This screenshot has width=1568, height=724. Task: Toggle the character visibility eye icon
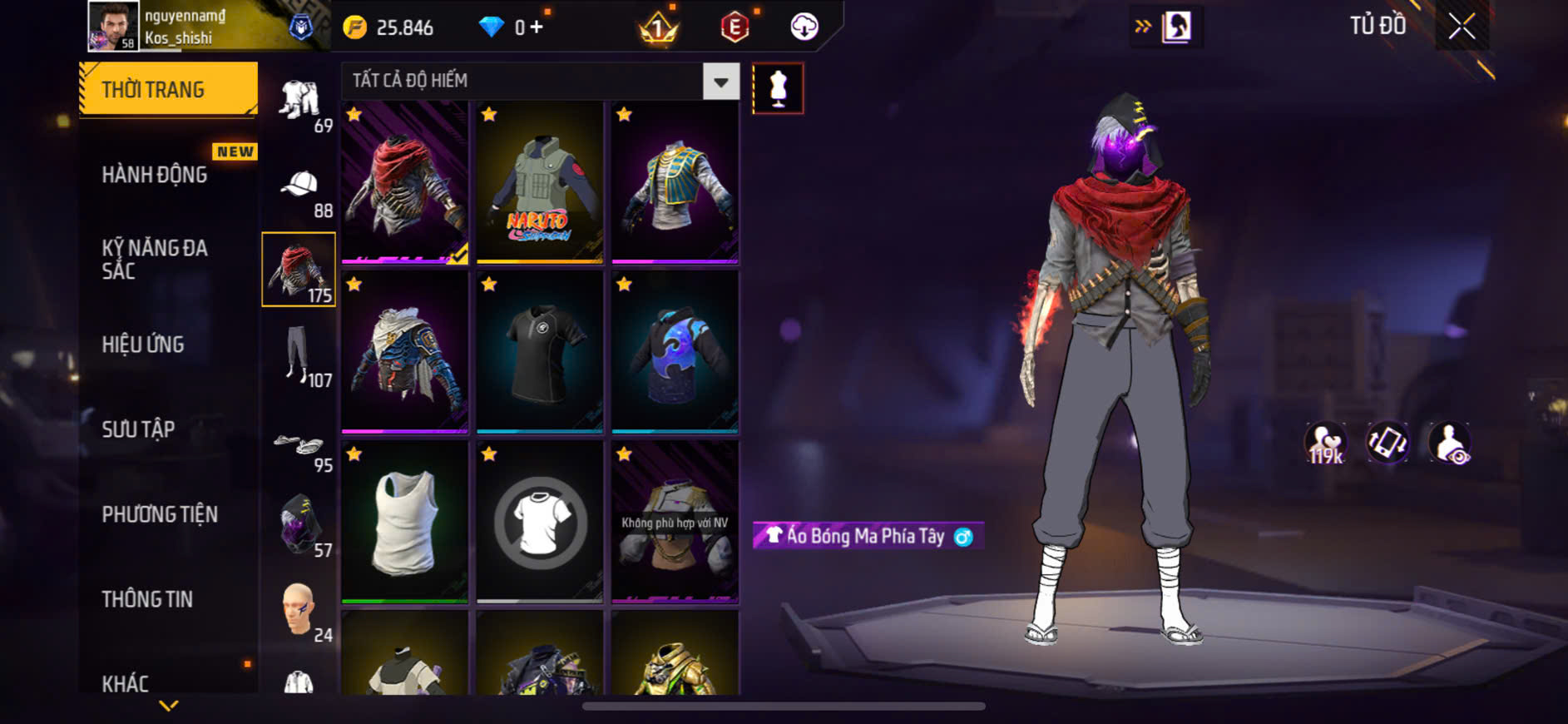(1449, 443)
